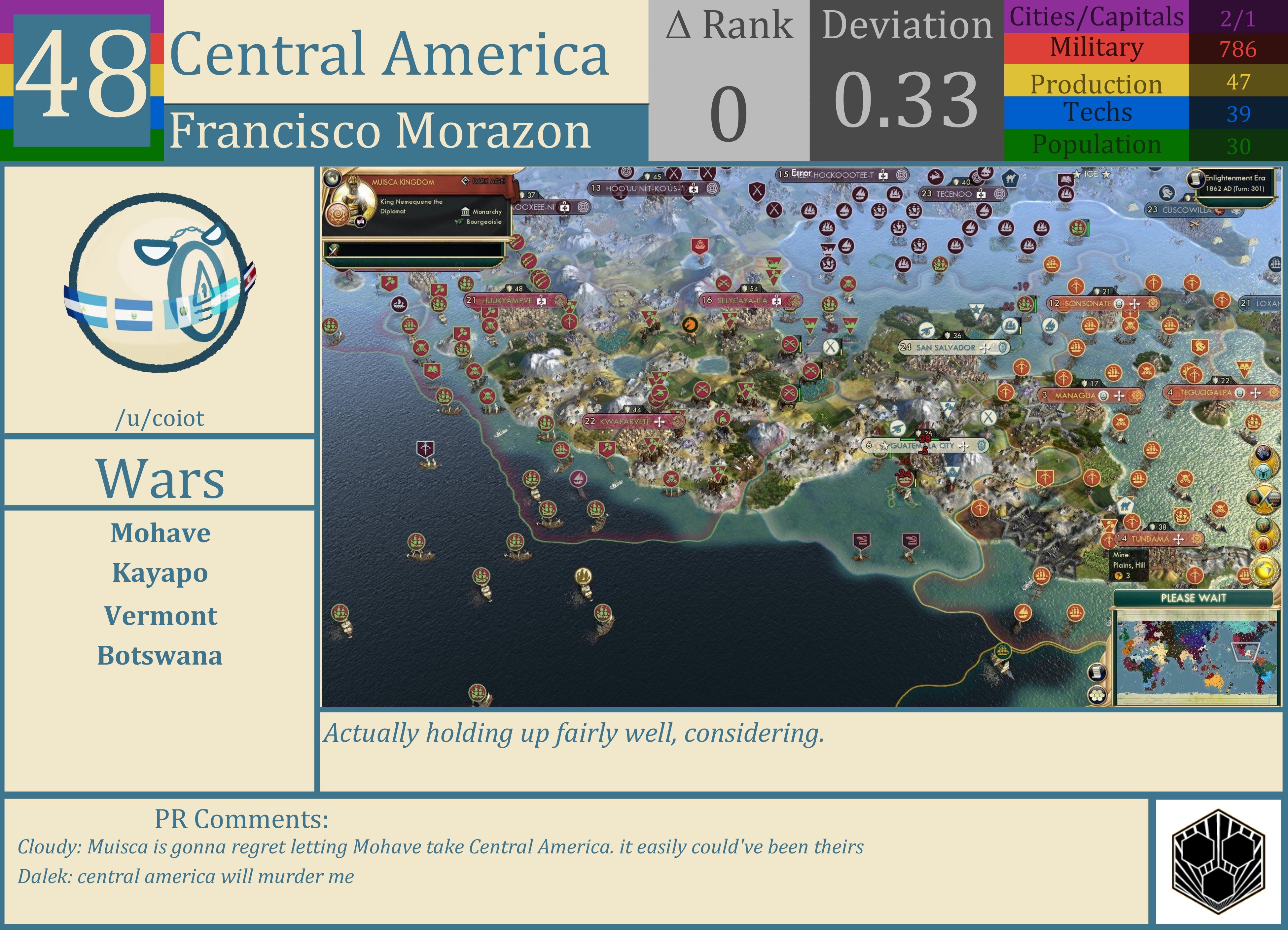
Task: Click Mohave in the Wars list
Action: coord(161,533)
